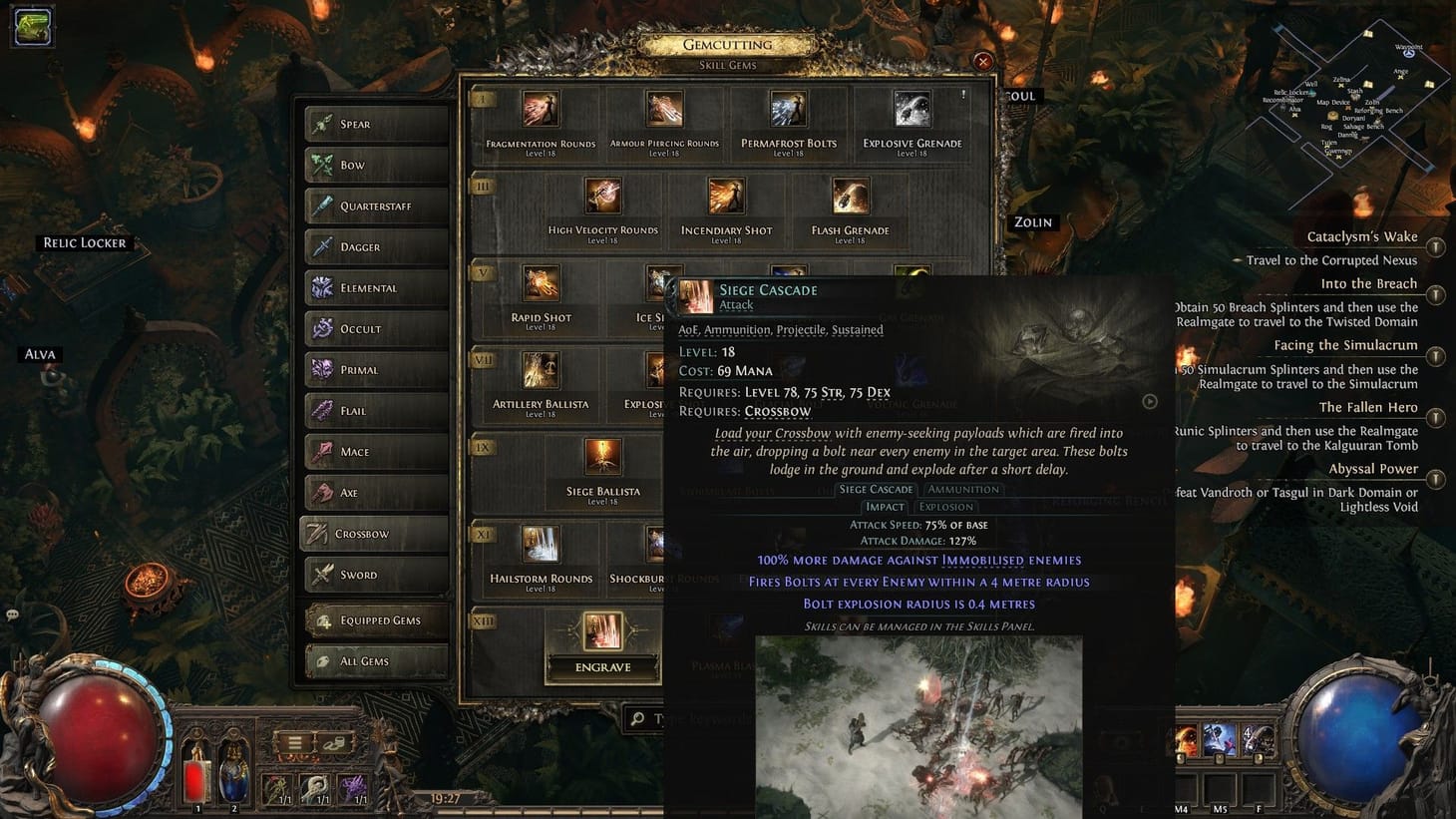The image size is (1456, 819).
Task: Expand the Into the Breach quest details
Action: [x=1436, y=295]
